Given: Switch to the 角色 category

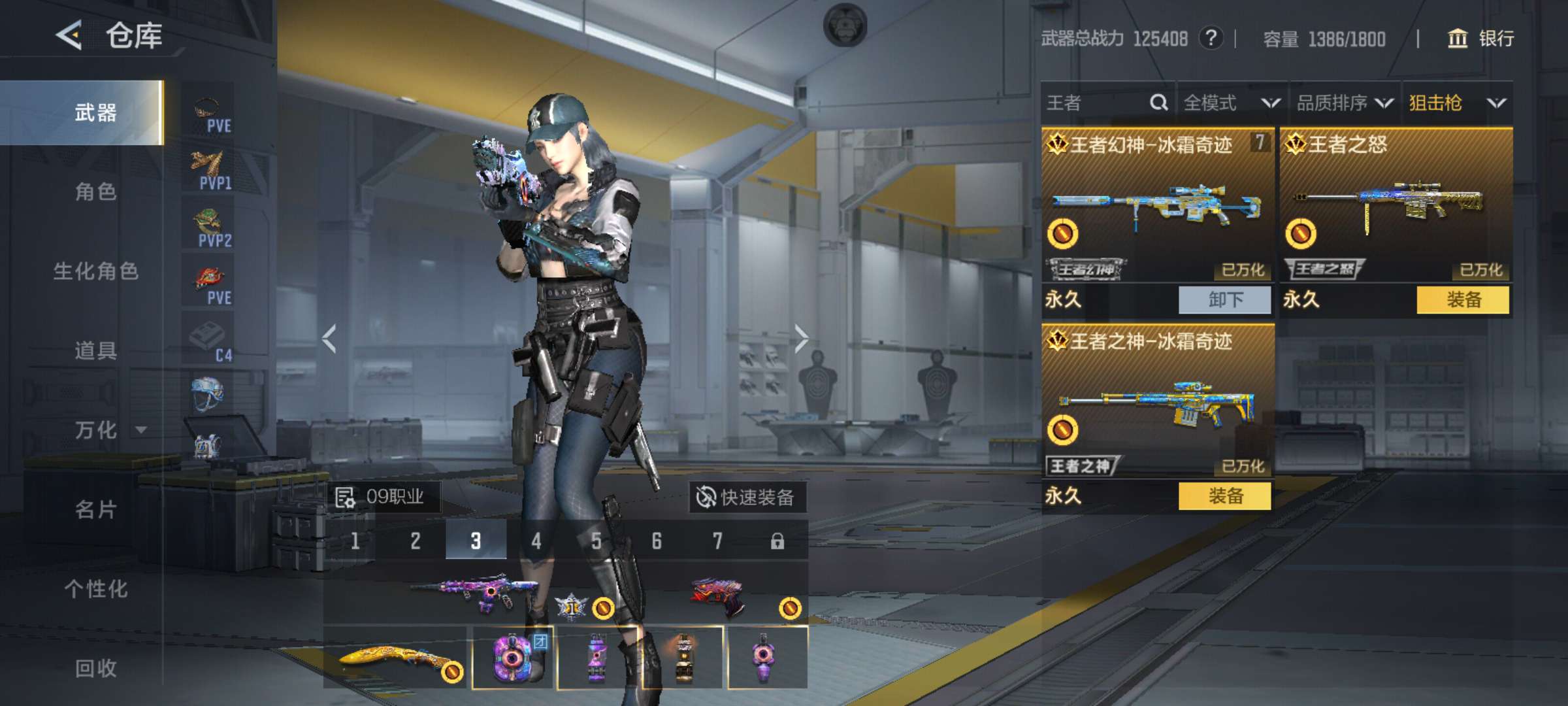Looking at the screenshot, I should (x=95, y=192).
